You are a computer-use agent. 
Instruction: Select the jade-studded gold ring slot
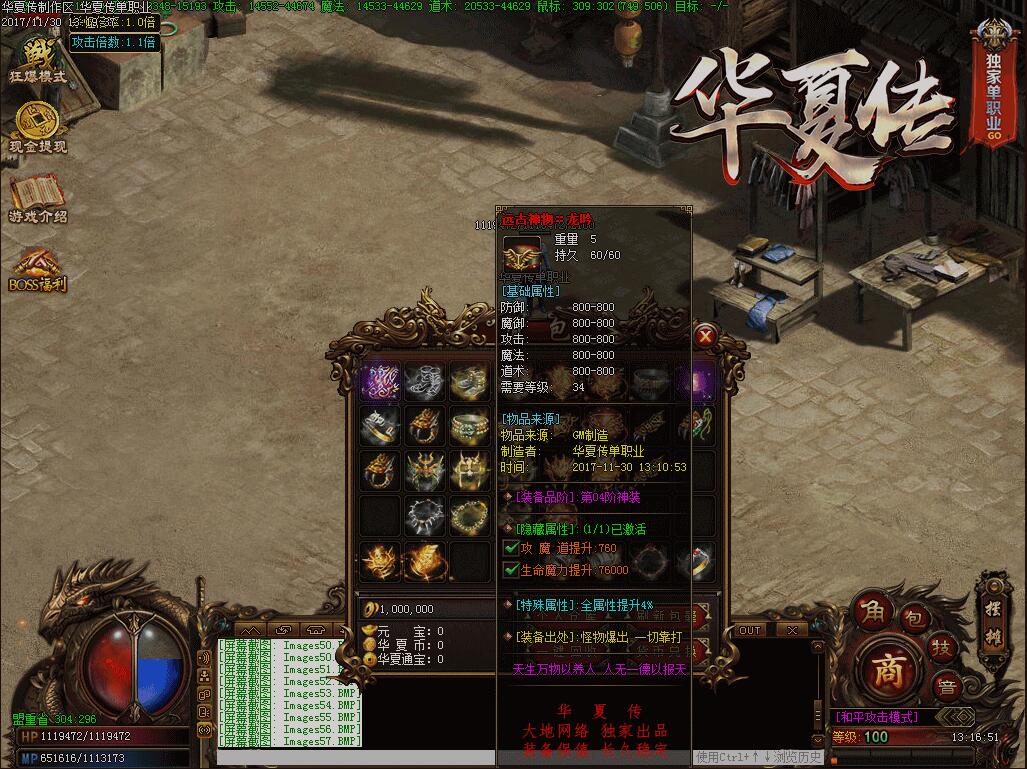point(468,426)
